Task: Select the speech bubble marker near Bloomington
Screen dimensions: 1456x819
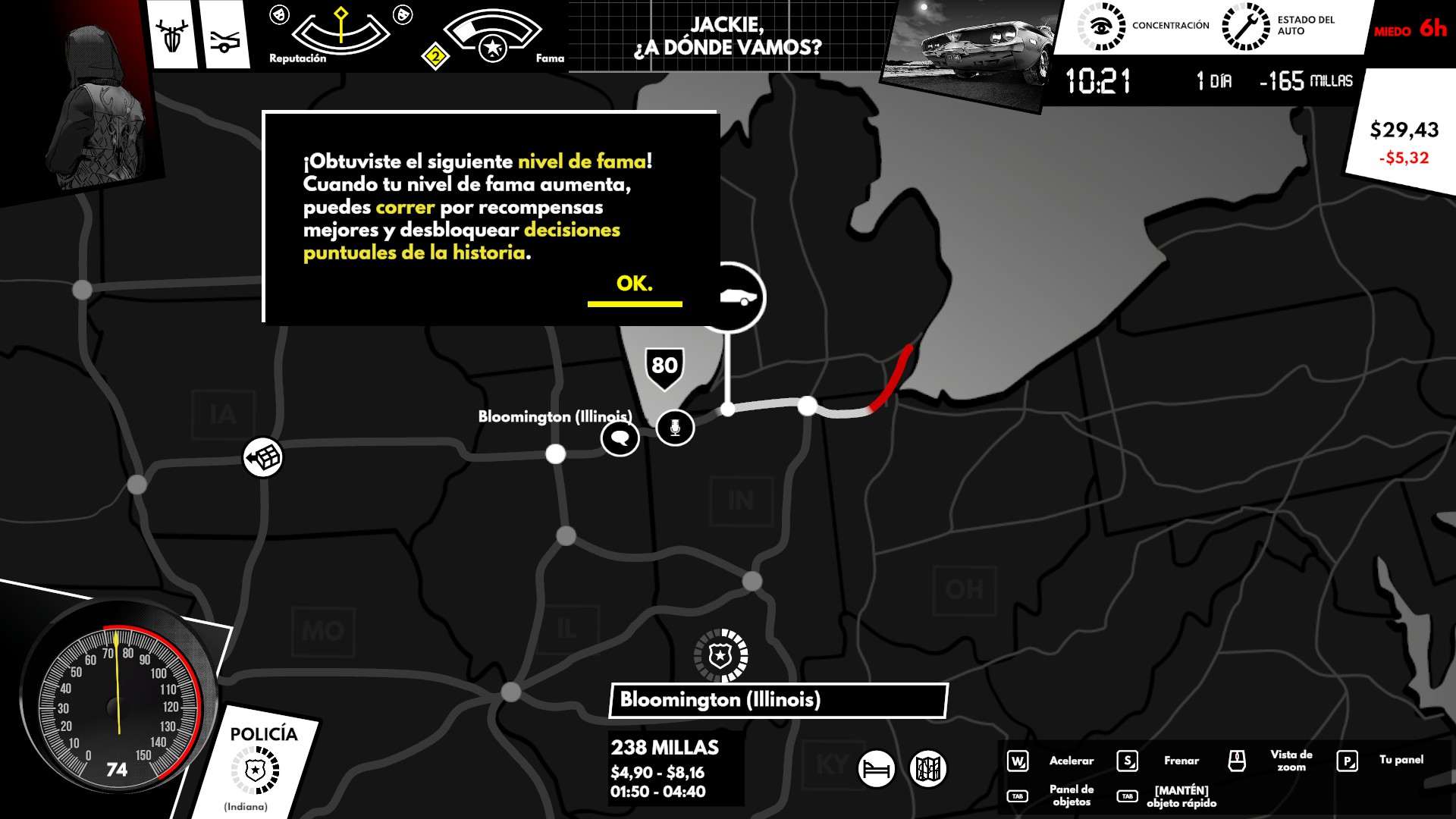Action: [620, 438]
